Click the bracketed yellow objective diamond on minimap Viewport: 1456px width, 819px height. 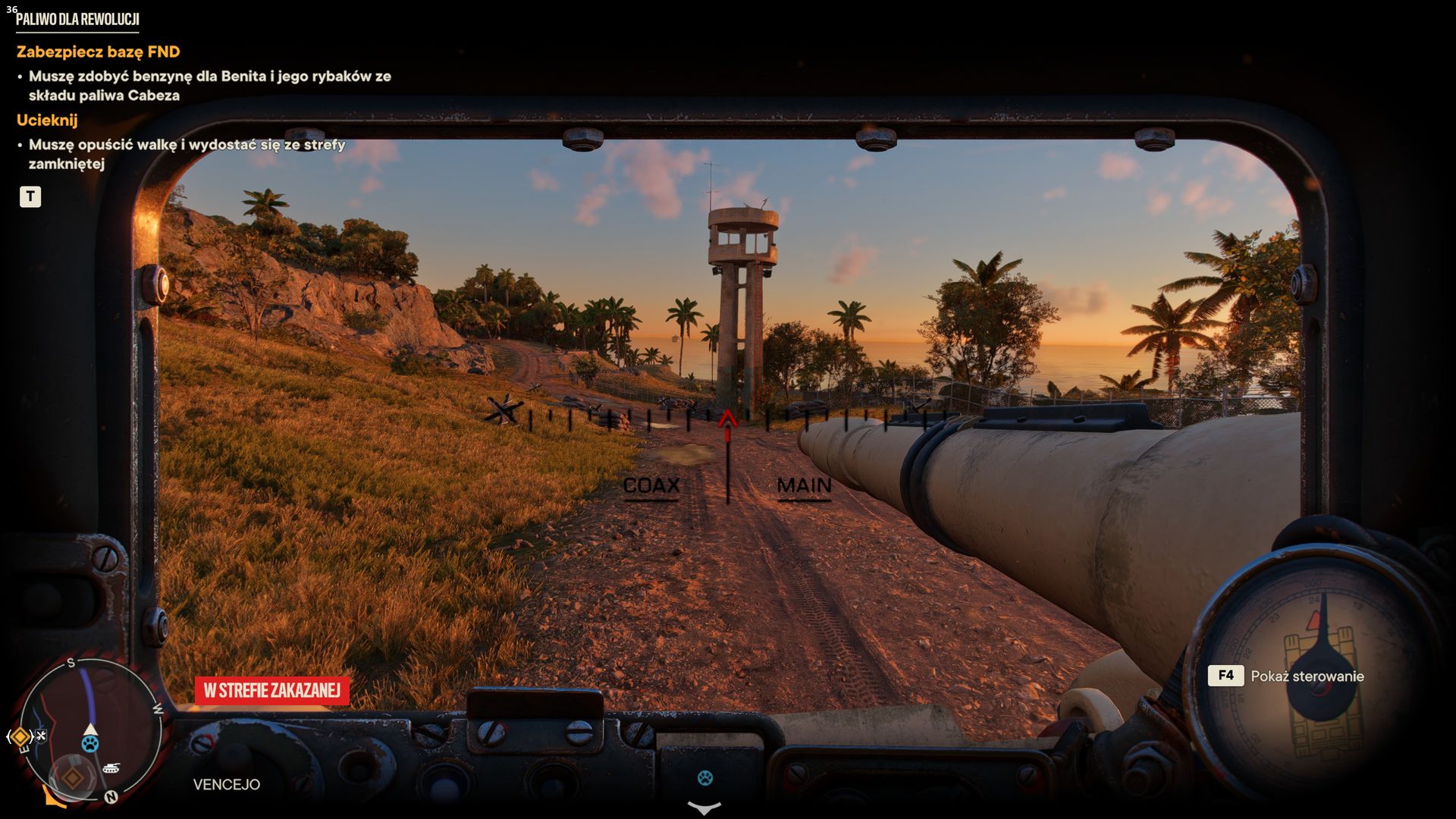pos(20,736)
